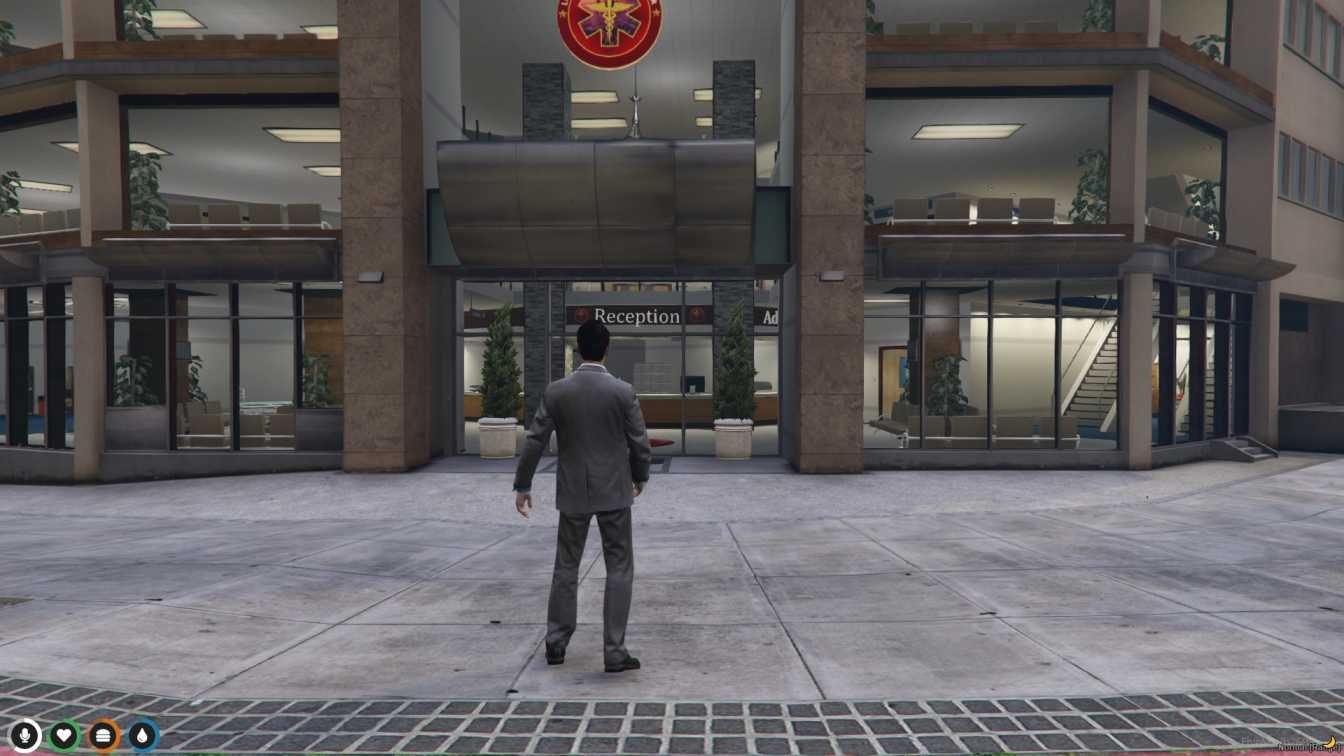
Task: Click the microphone voice status icon
Action: coord(25,736)
